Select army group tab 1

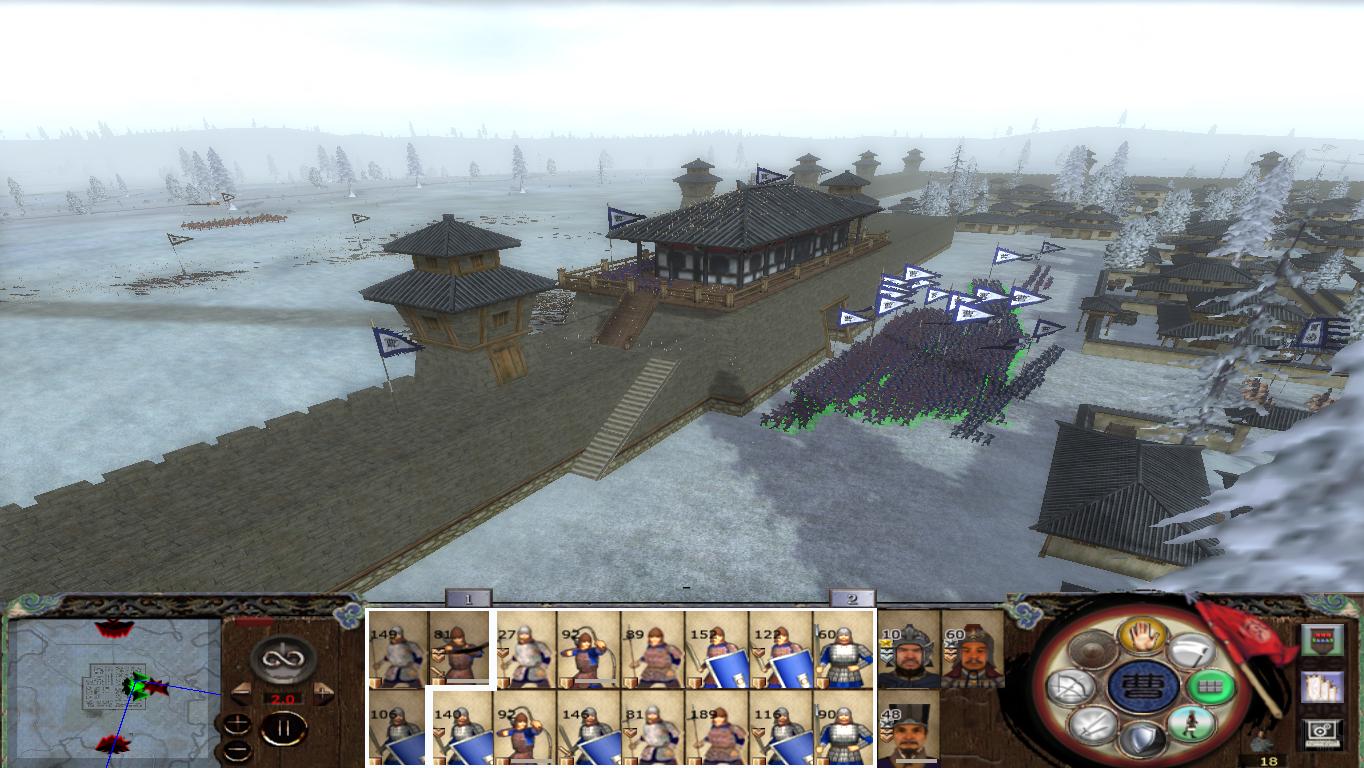click(470, 600)
